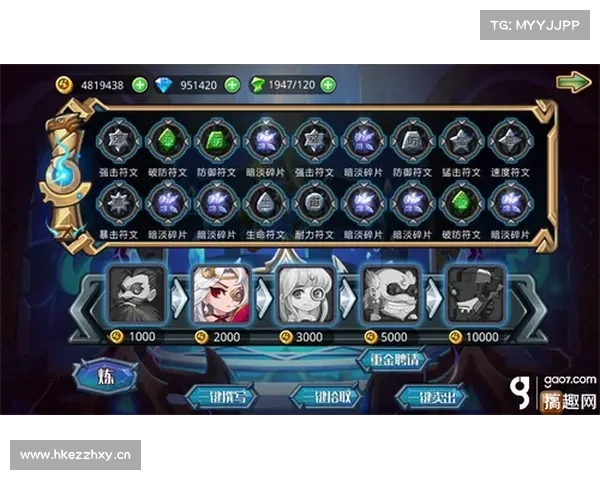600x480 pixels.
Task: Sell everything with 一键卖出
Action: tap(430, 397)
